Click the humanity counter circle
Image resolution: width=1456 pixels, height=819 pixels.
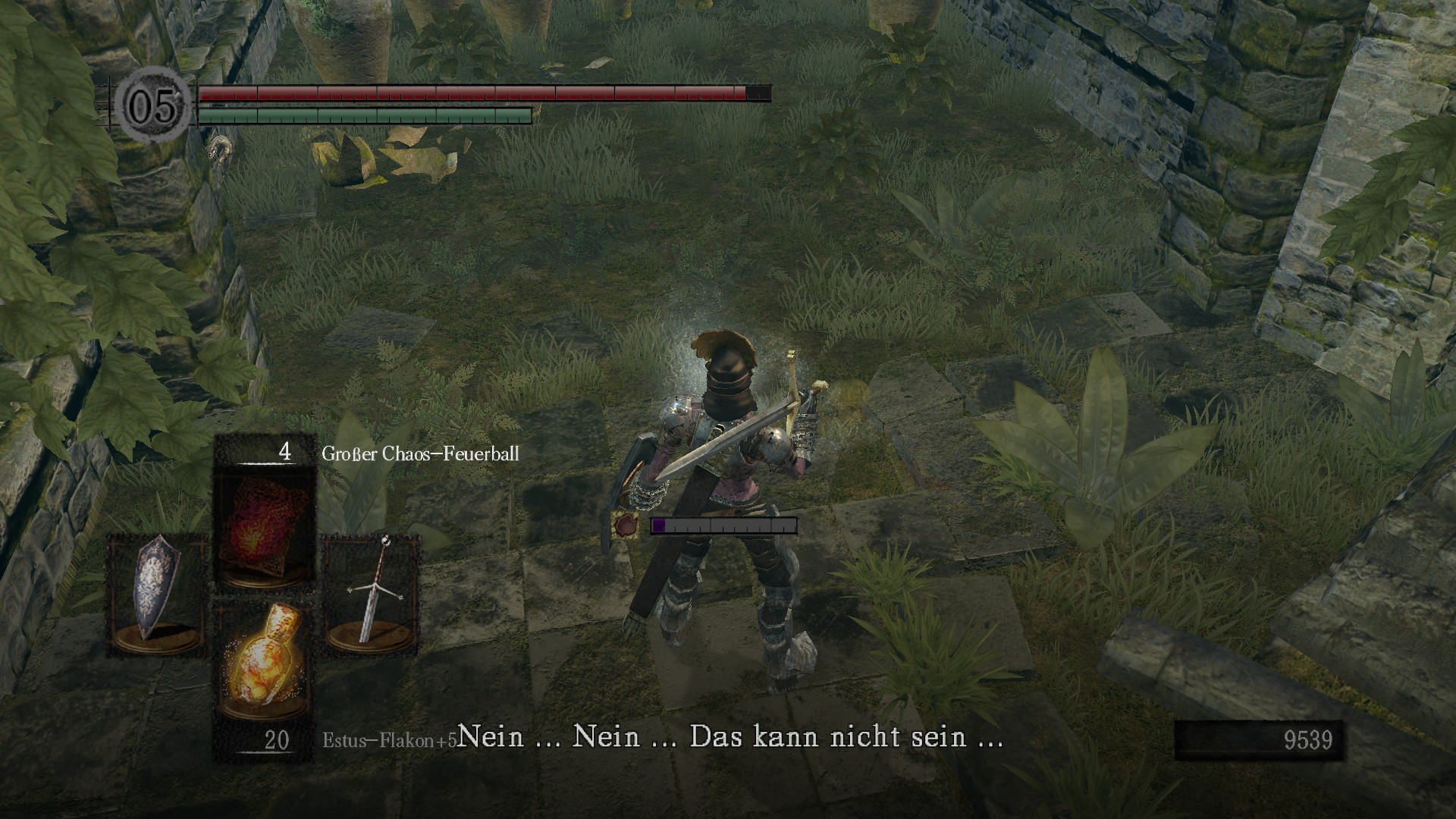pos(155,105)
